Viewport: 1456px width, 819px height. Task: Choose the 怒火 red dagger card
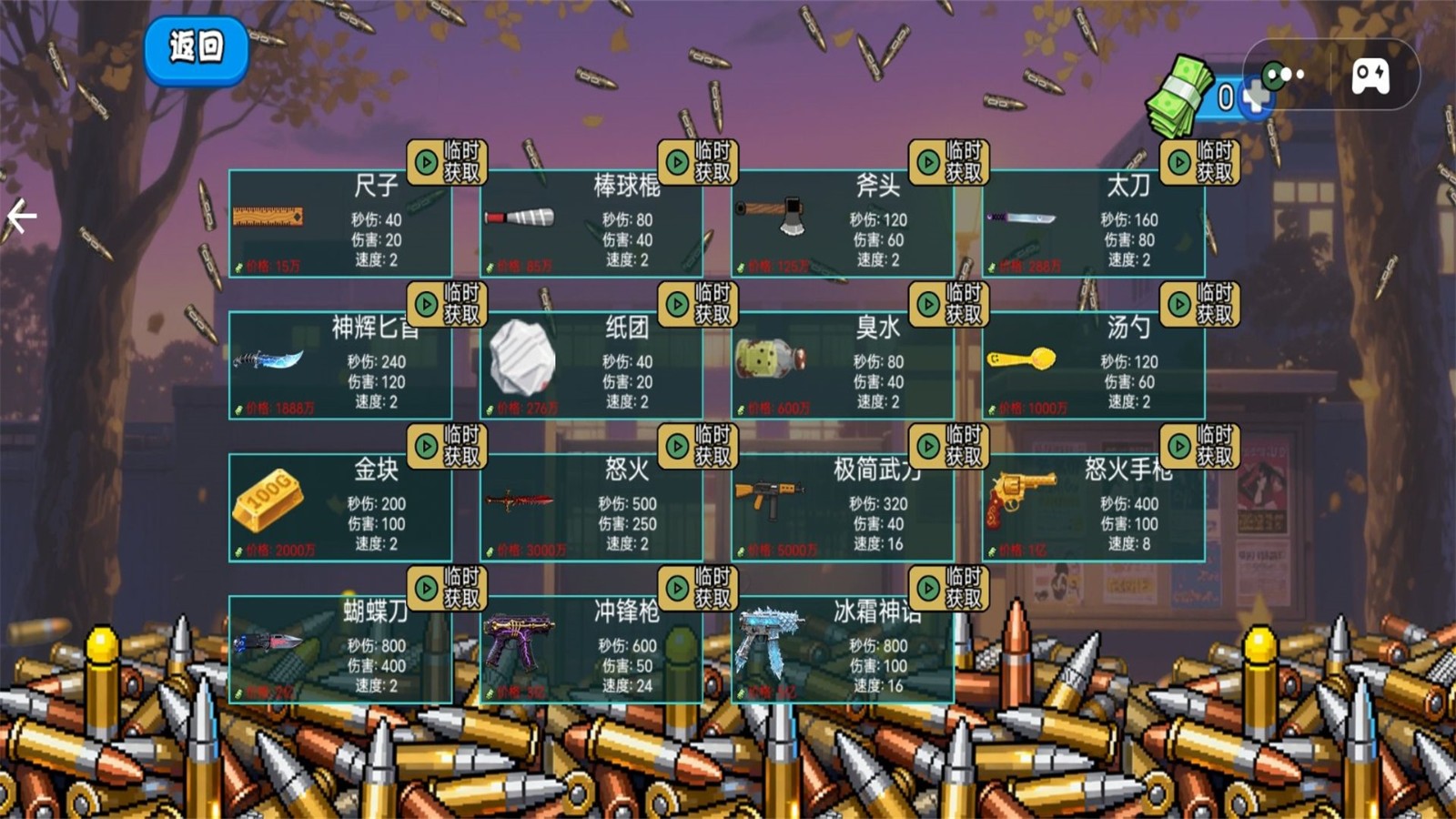(591, 509)
